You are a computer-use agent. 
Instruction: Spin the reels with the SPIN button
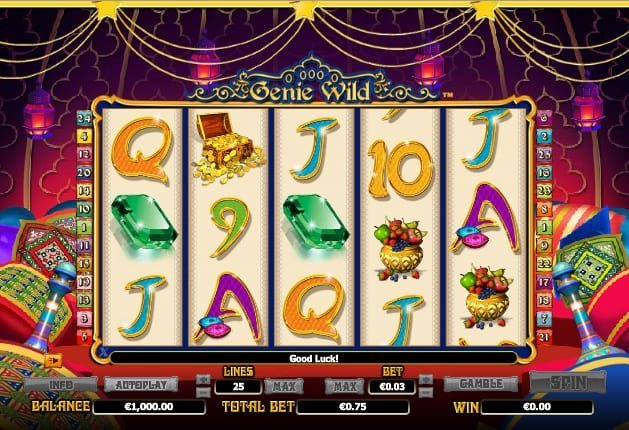568,383
